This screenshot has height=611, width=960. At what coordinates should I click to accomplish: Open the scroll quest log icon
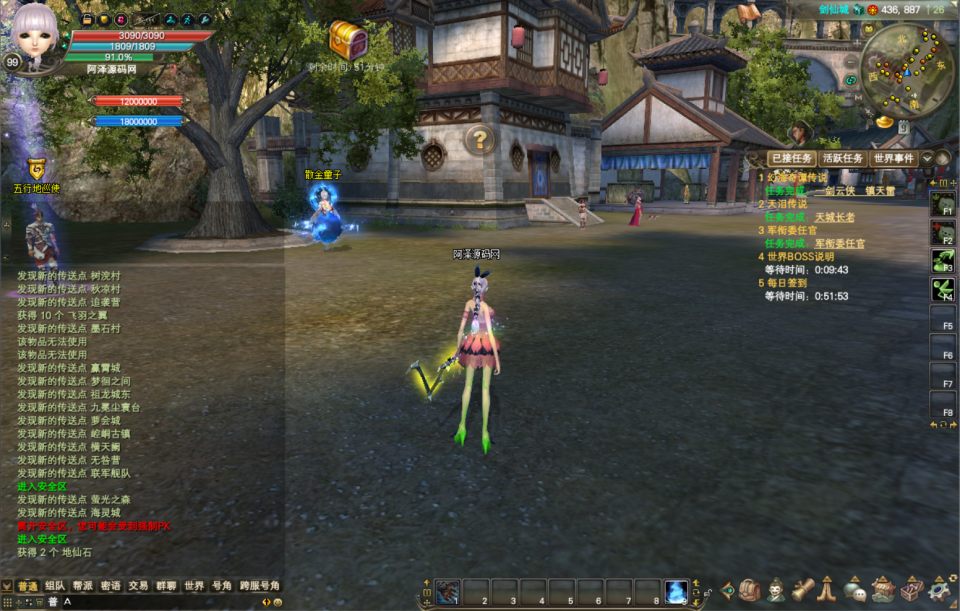click(803, 591)
